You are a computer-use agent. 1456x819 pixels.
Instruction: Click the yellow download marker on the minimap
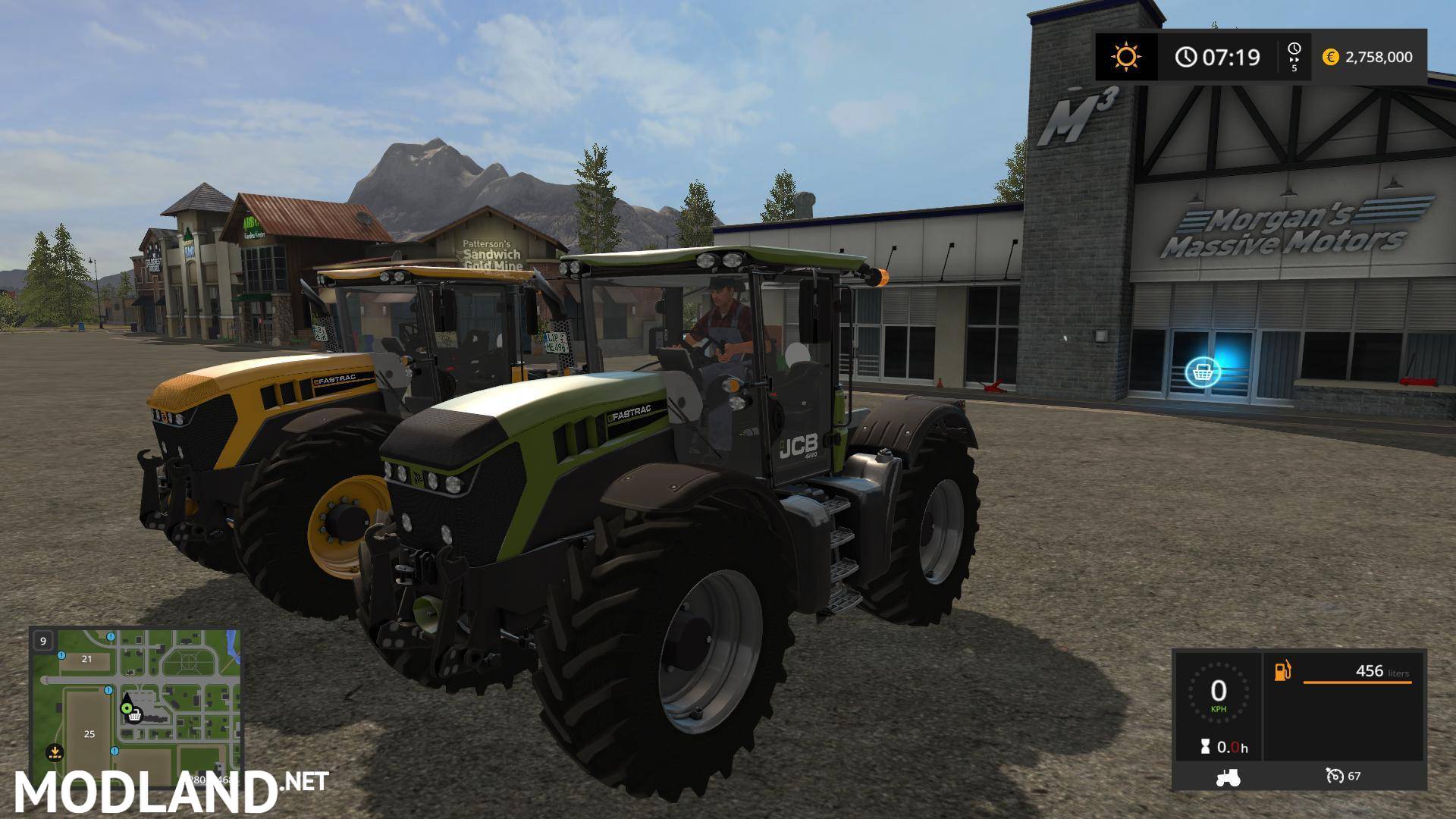[x=55, y=752]
